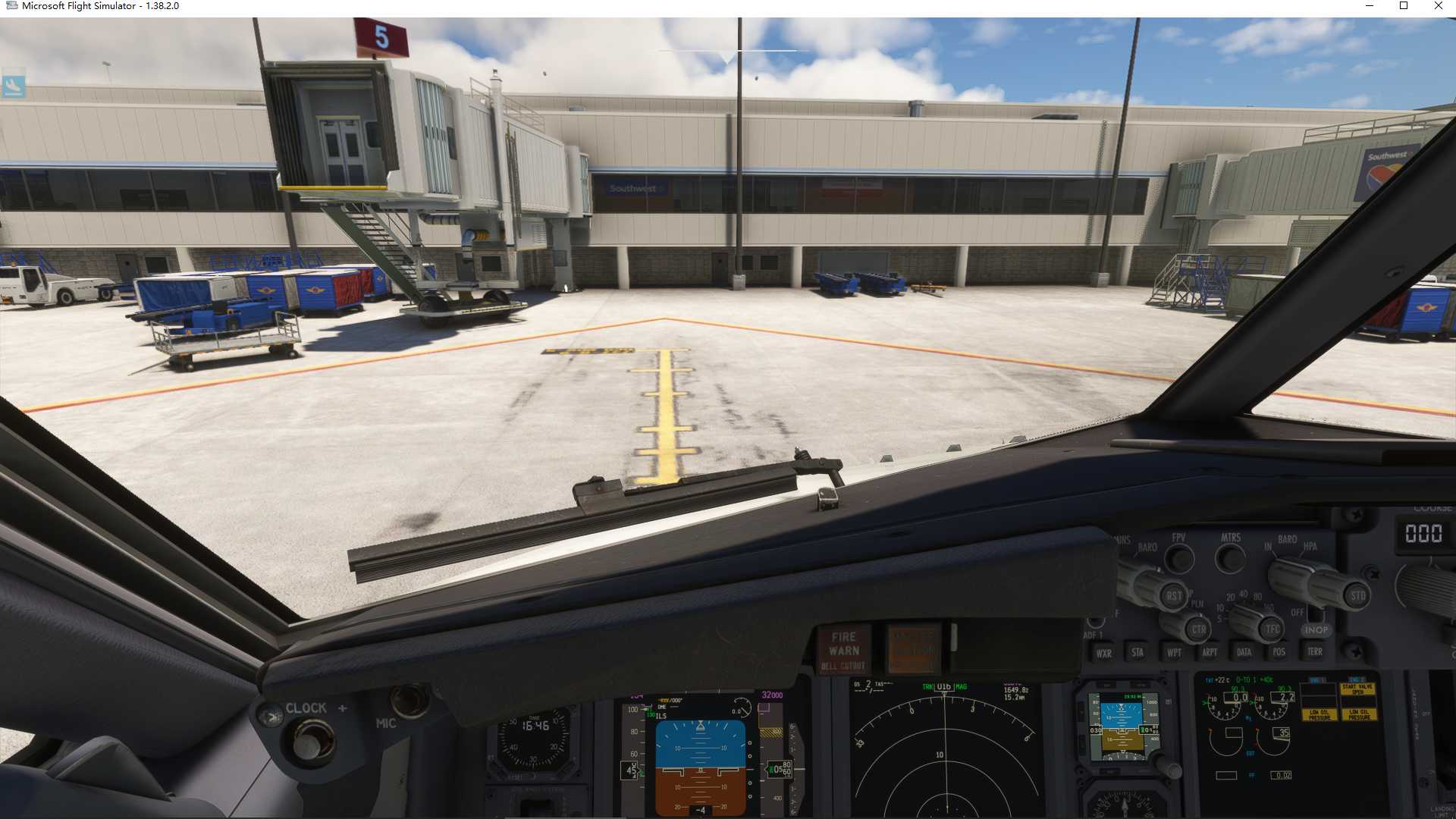The width and height of the screenshot is (1456, 819).
Task: Toggle centered map mode with the CTR knob
Action: pos(1199,629)
